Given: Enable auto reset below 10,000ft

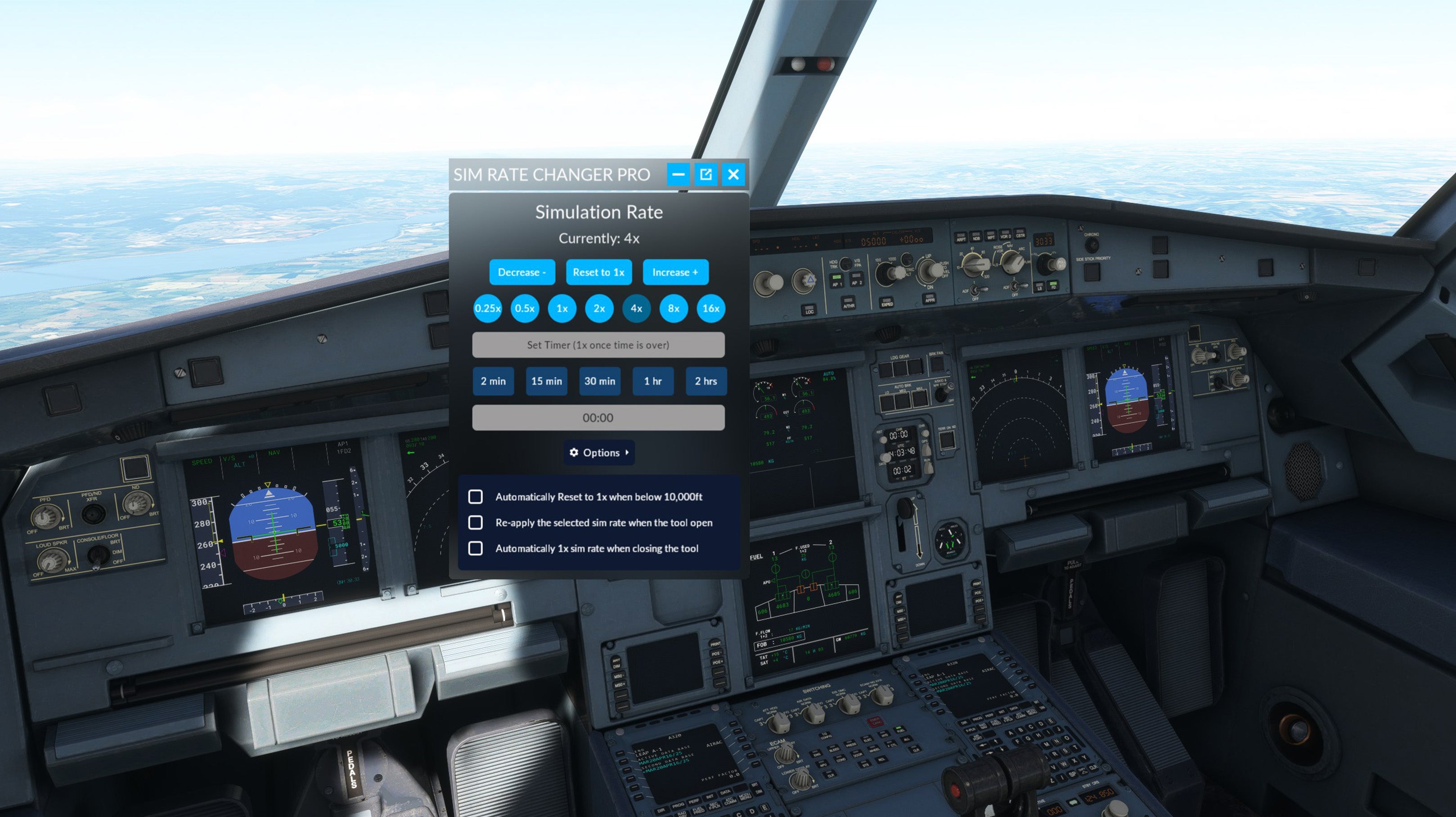Looking at the screenshot, I should click(x=476, y=497).
